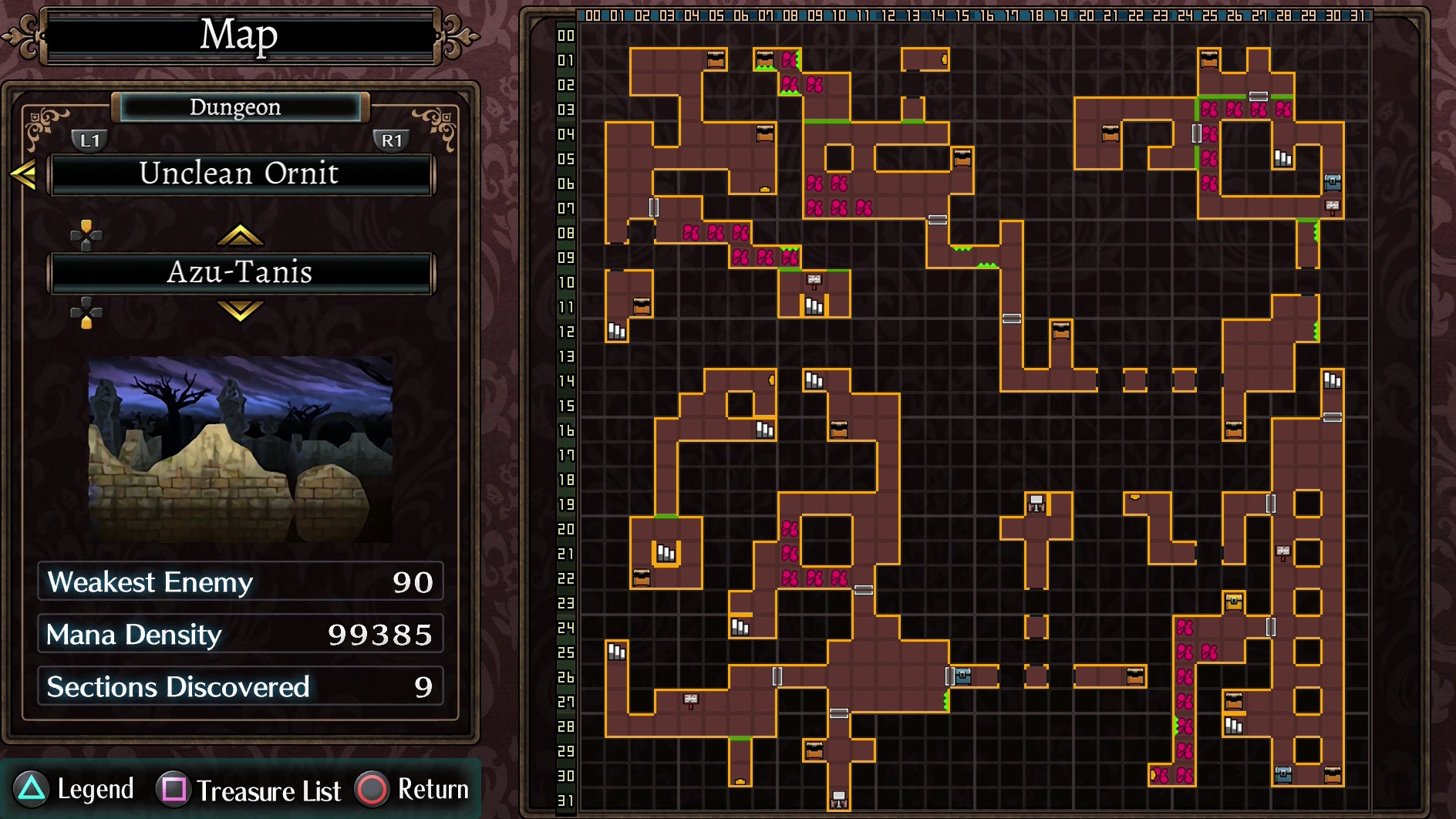Viewport: 1456px width, 819px height.
Task: Open the Treasure List
Action: pyautogui.click(x=249, y=790)
